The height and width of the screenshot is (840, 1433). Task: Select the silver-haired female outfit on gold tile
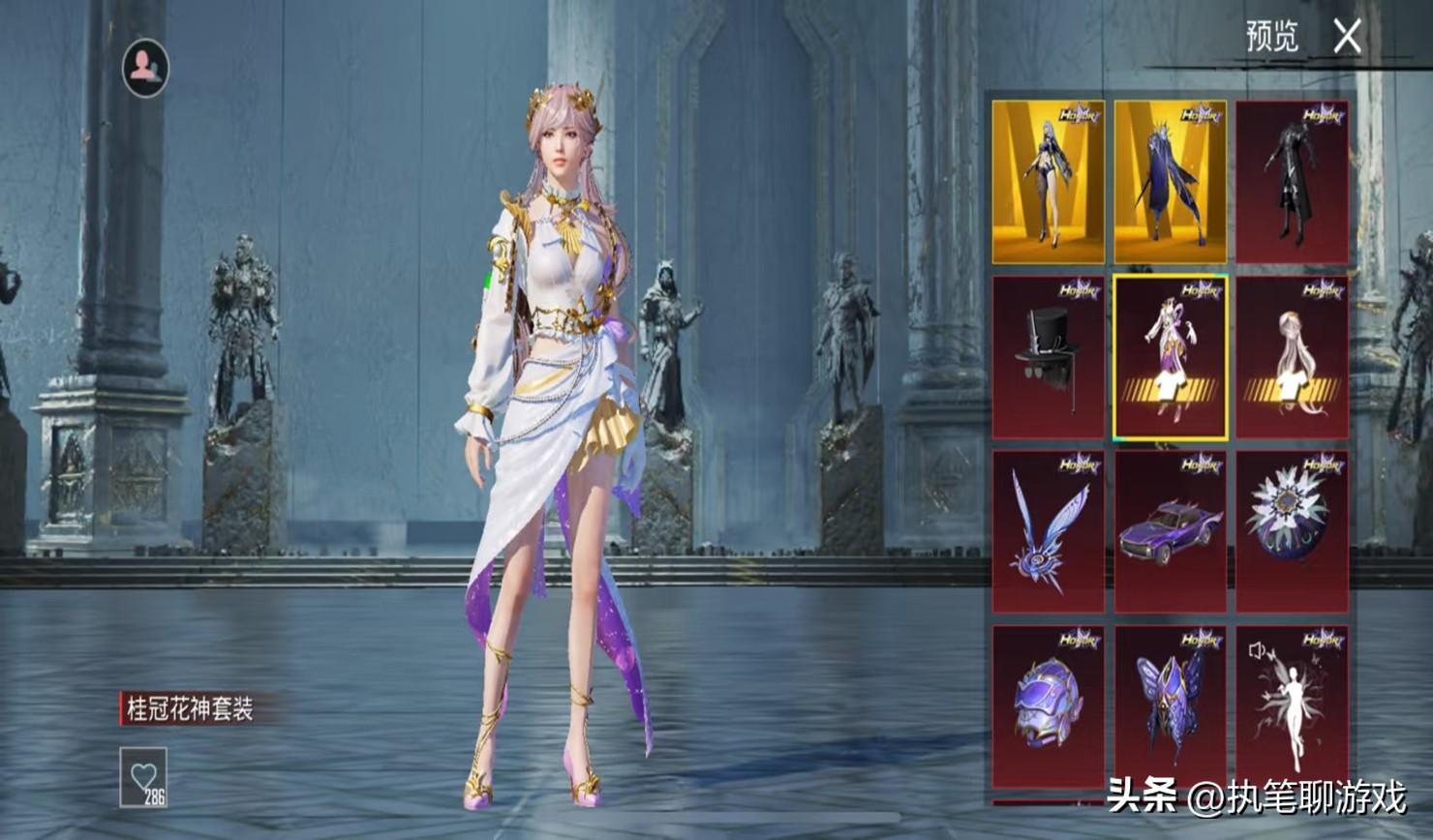(1048, 182)
